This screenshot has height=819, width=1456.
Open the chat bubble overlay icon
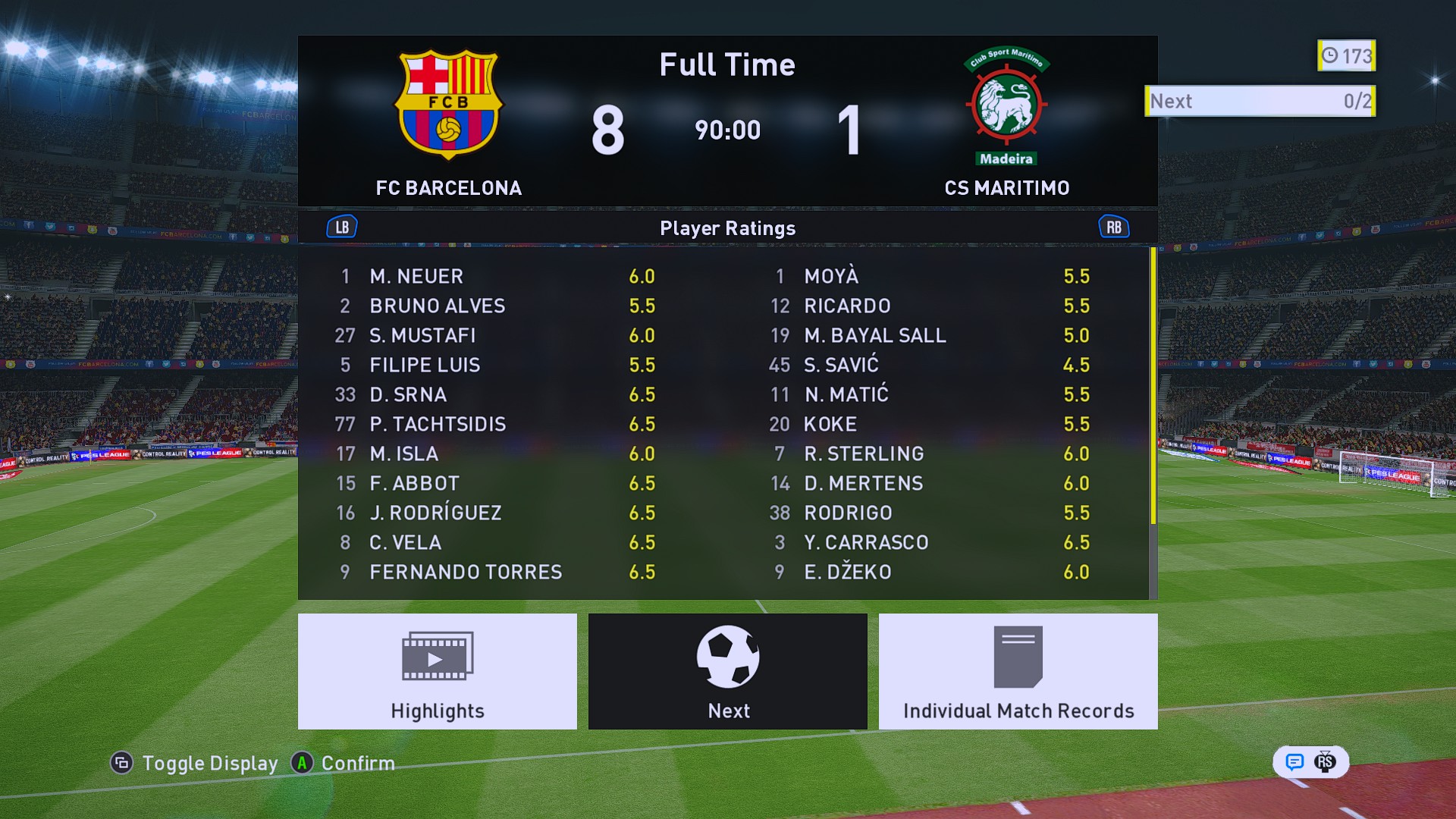tap(1294, 762)
